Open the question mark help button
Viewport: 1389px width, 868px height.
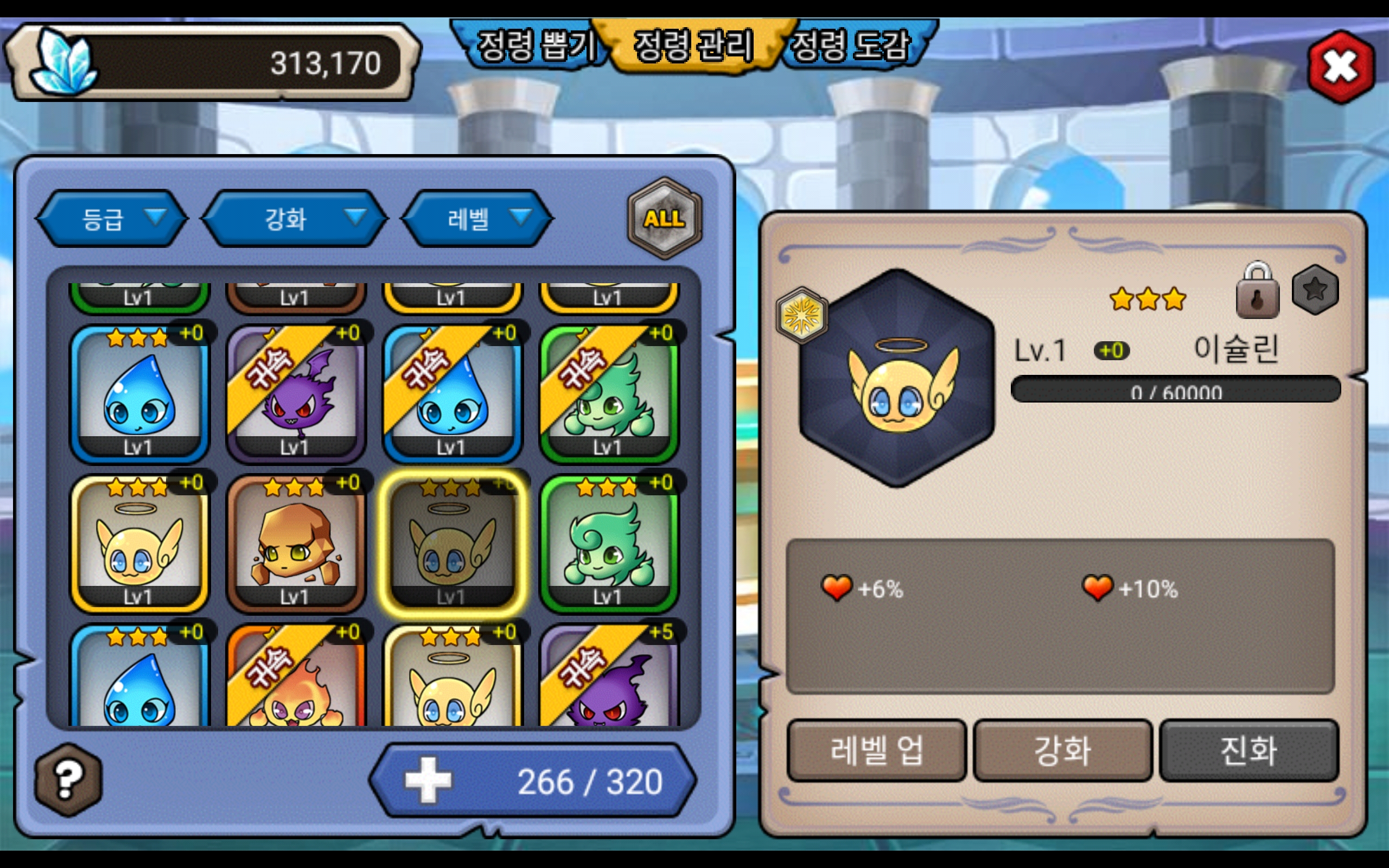point(68,780)
